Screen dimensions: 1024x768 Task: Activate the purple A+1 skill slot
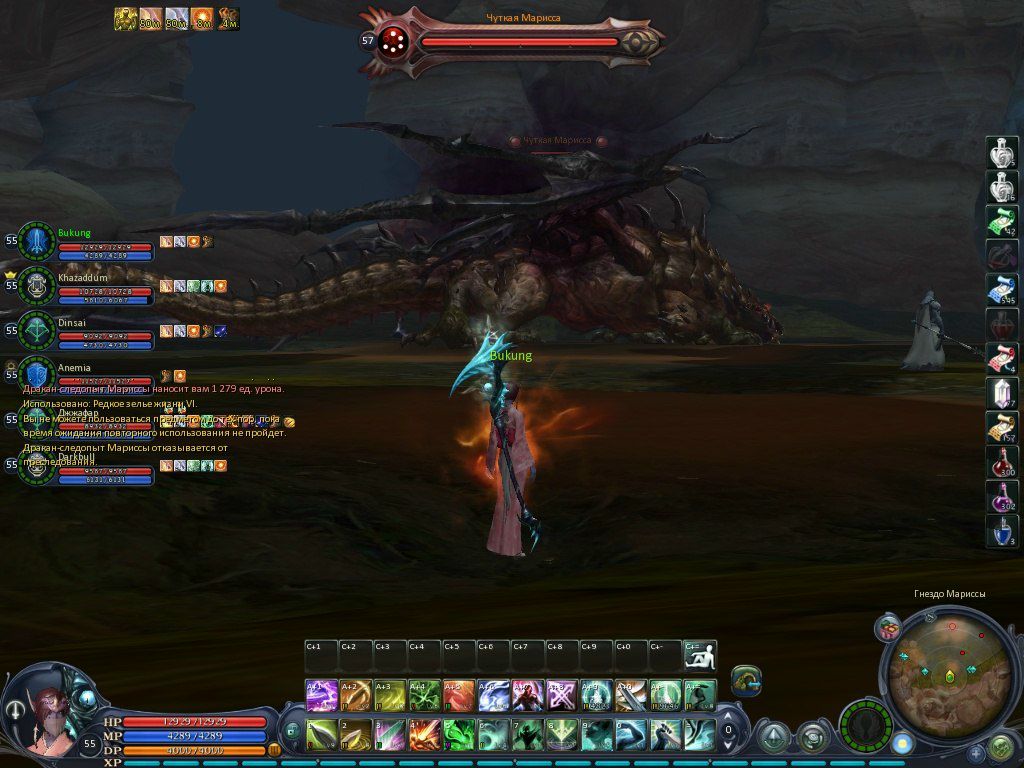coord(321,695)
